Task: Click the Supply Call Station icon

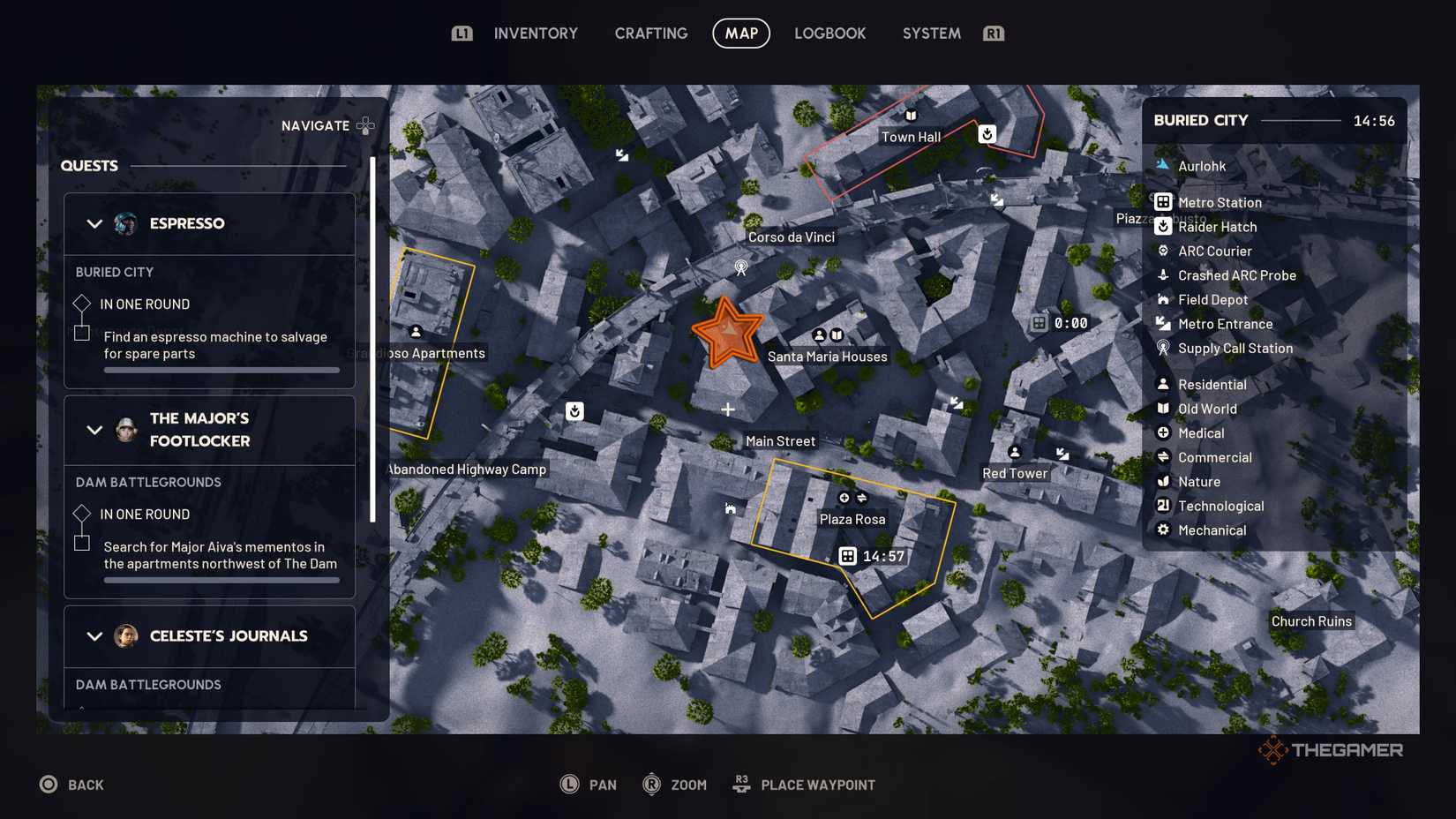Action: tap(1162, 349)
